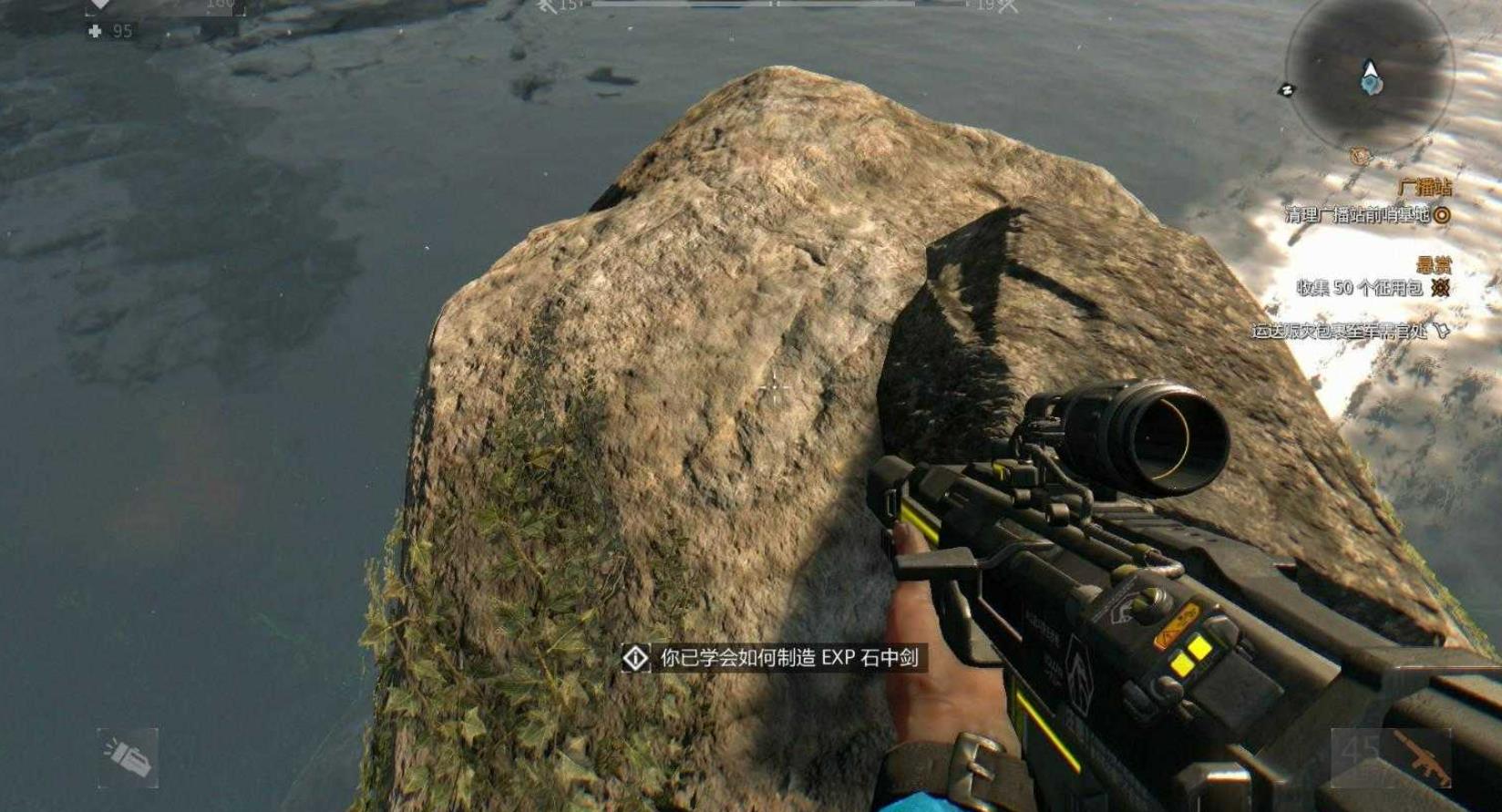
Task: Click the flashlight icon
Action: pos(129,757)
